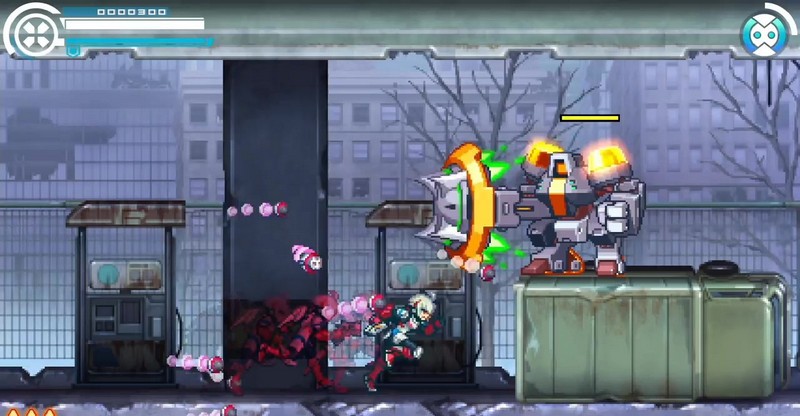Click the four-petal cross emblem icon
Viewport: 800px width, 416px height.
33,33
